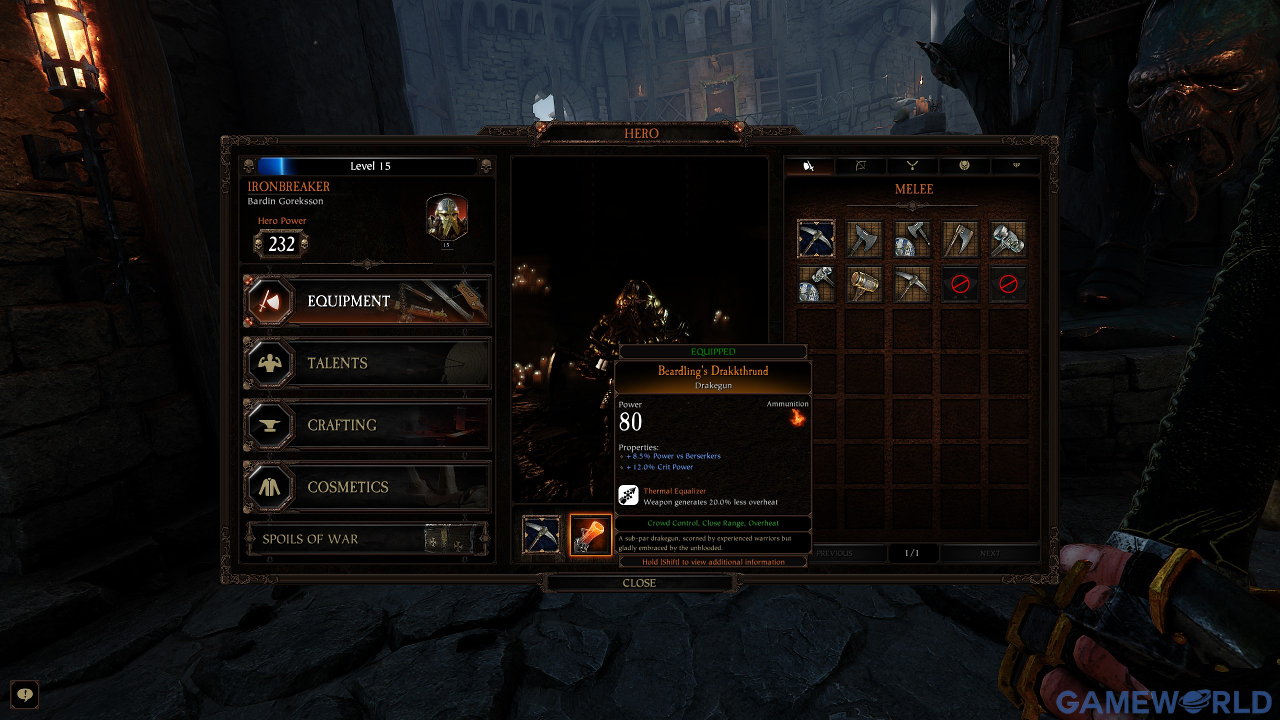1280x720 pixels.
Task: Show the skull charm tab
Action: 964,166
